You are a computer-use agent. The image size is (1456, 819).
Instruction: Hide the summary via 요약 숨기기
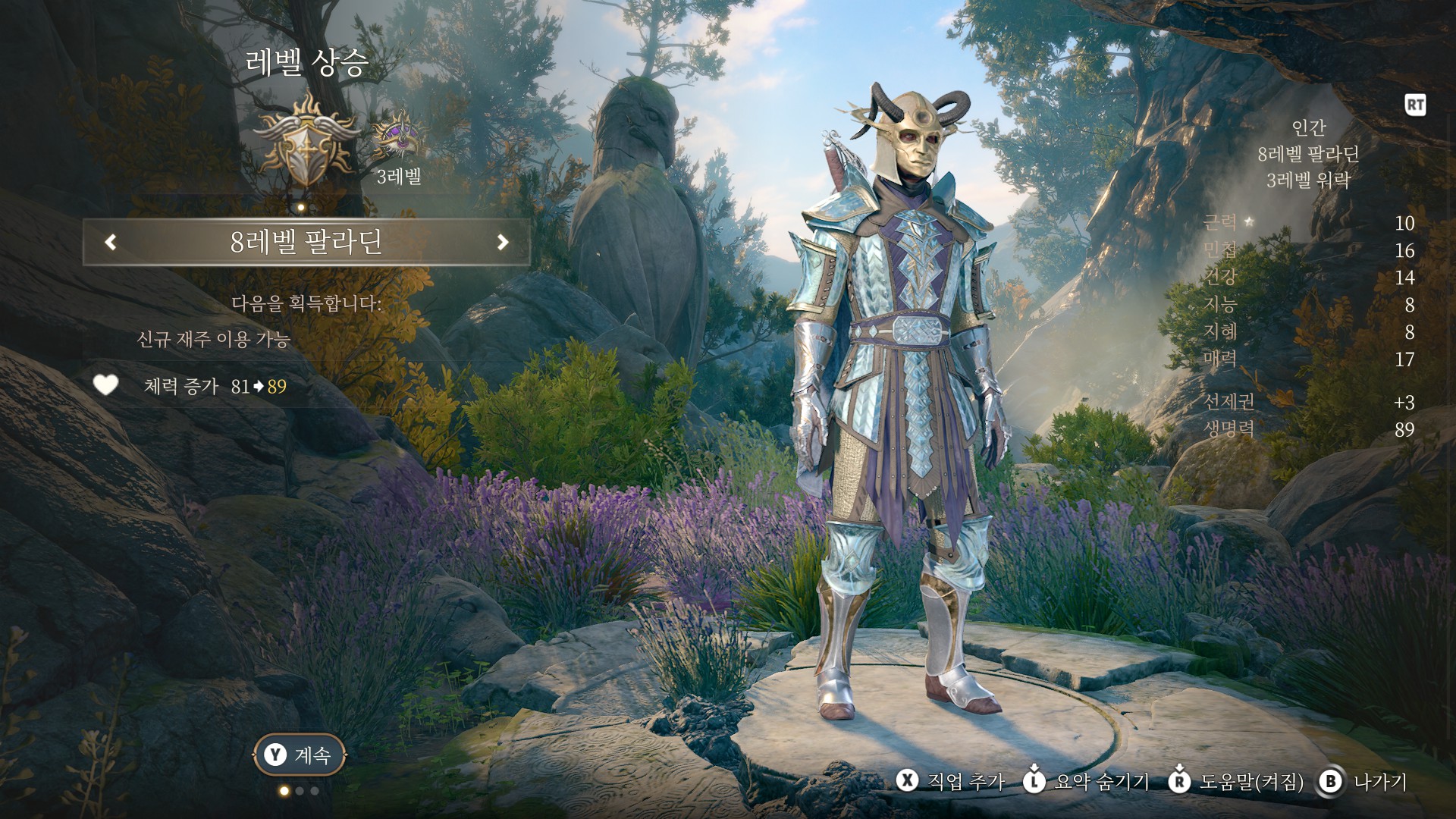(x=1086, y=782)
